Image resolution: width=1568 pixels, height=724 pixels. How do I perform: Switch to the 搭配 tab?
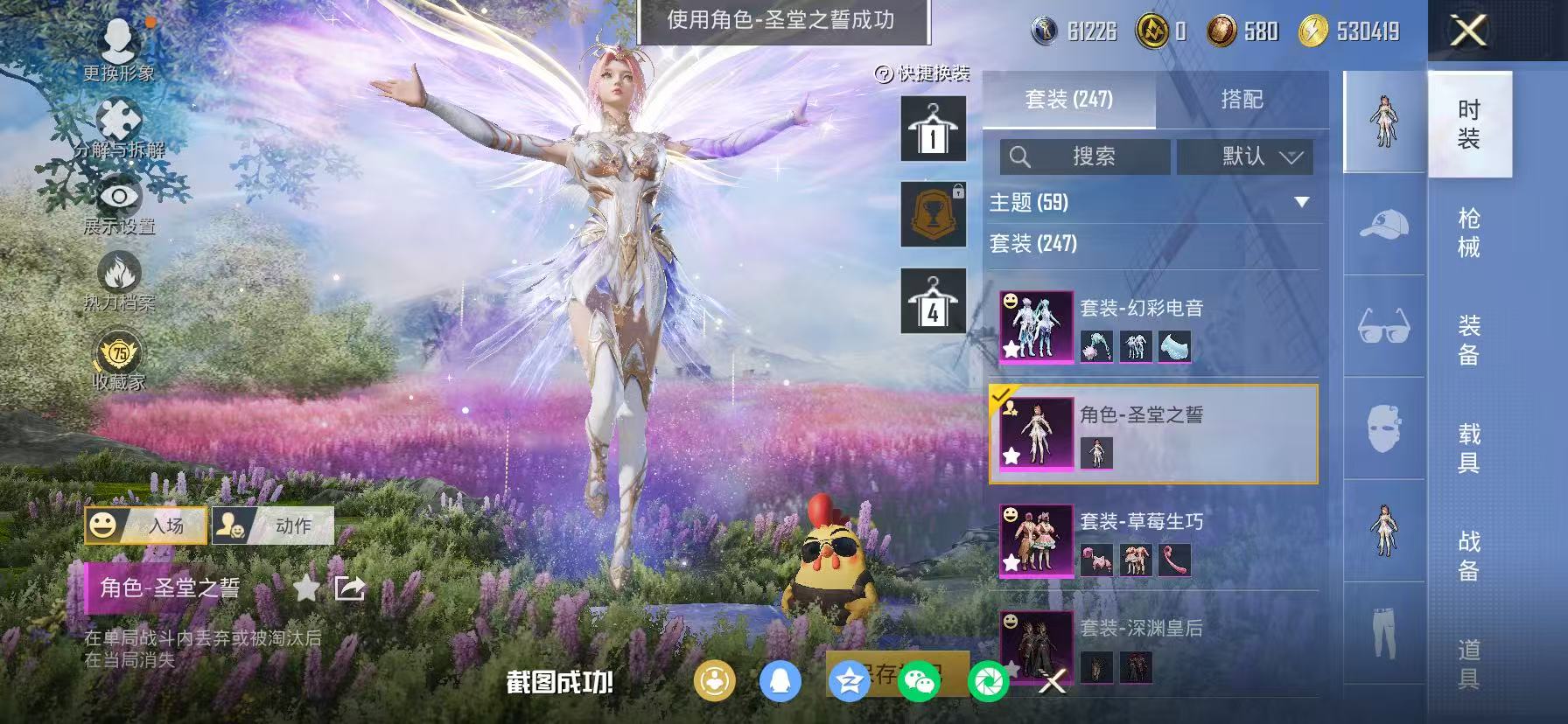click(1240, 99)
